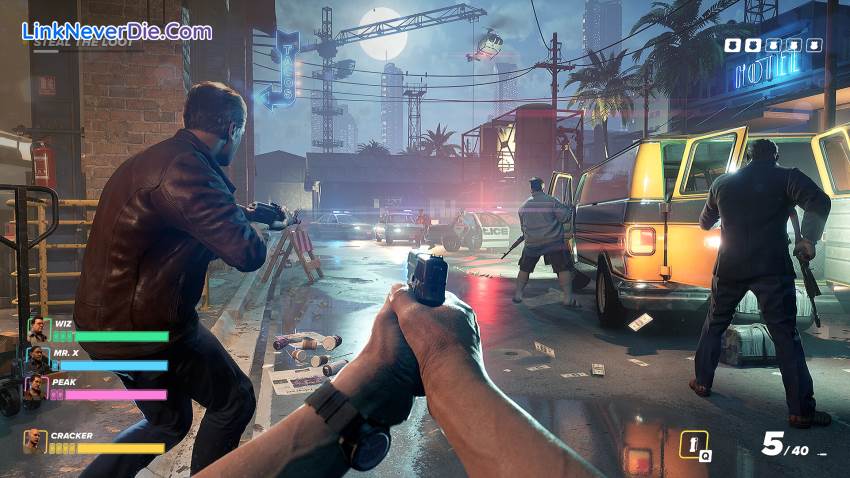
Task: Select Wiz's squad portrait
Action: pyautogui.click(x=37, y=329)
